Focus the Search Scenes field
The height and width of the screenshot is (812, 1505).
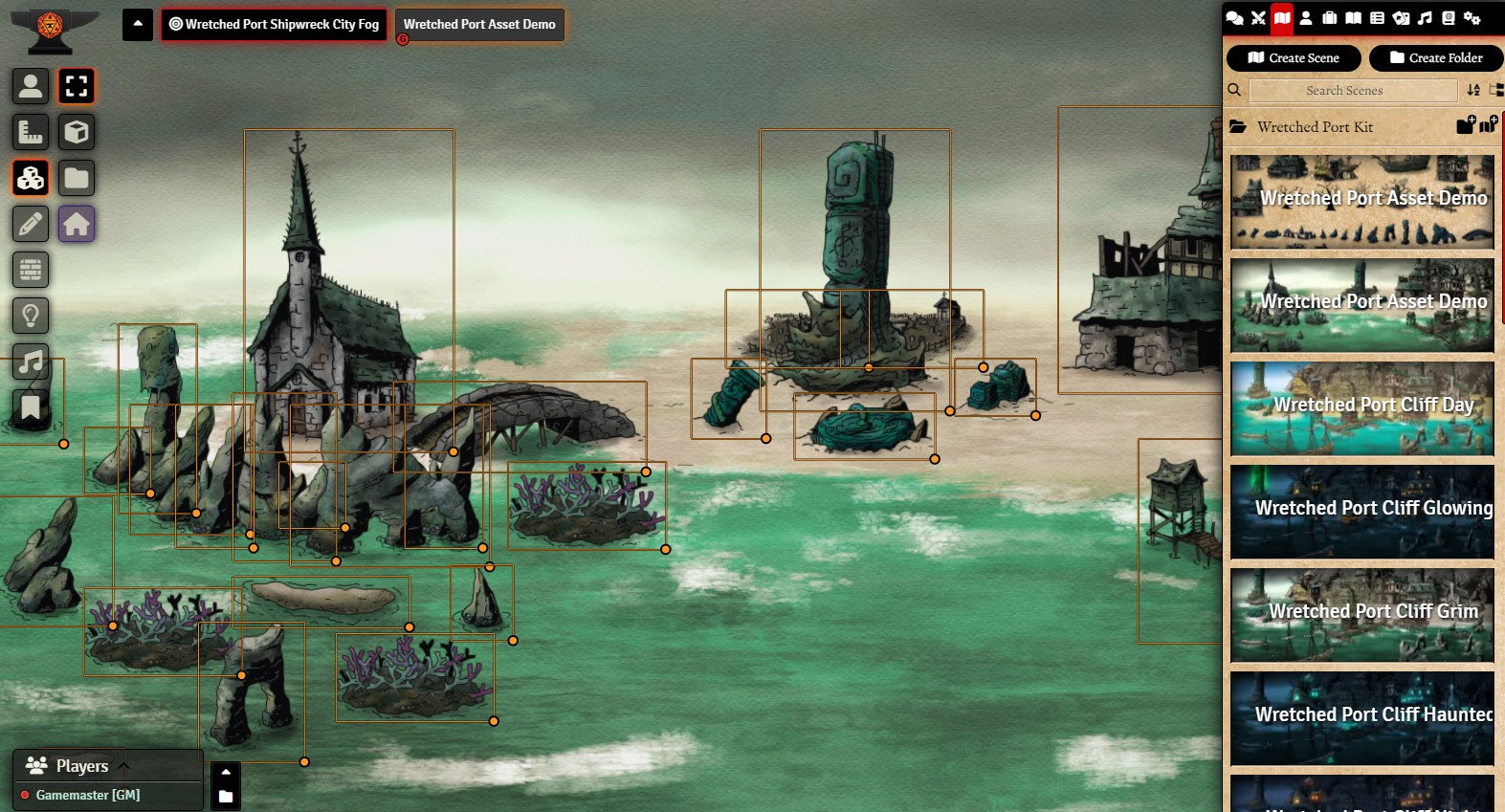(x=1353, y=91)
